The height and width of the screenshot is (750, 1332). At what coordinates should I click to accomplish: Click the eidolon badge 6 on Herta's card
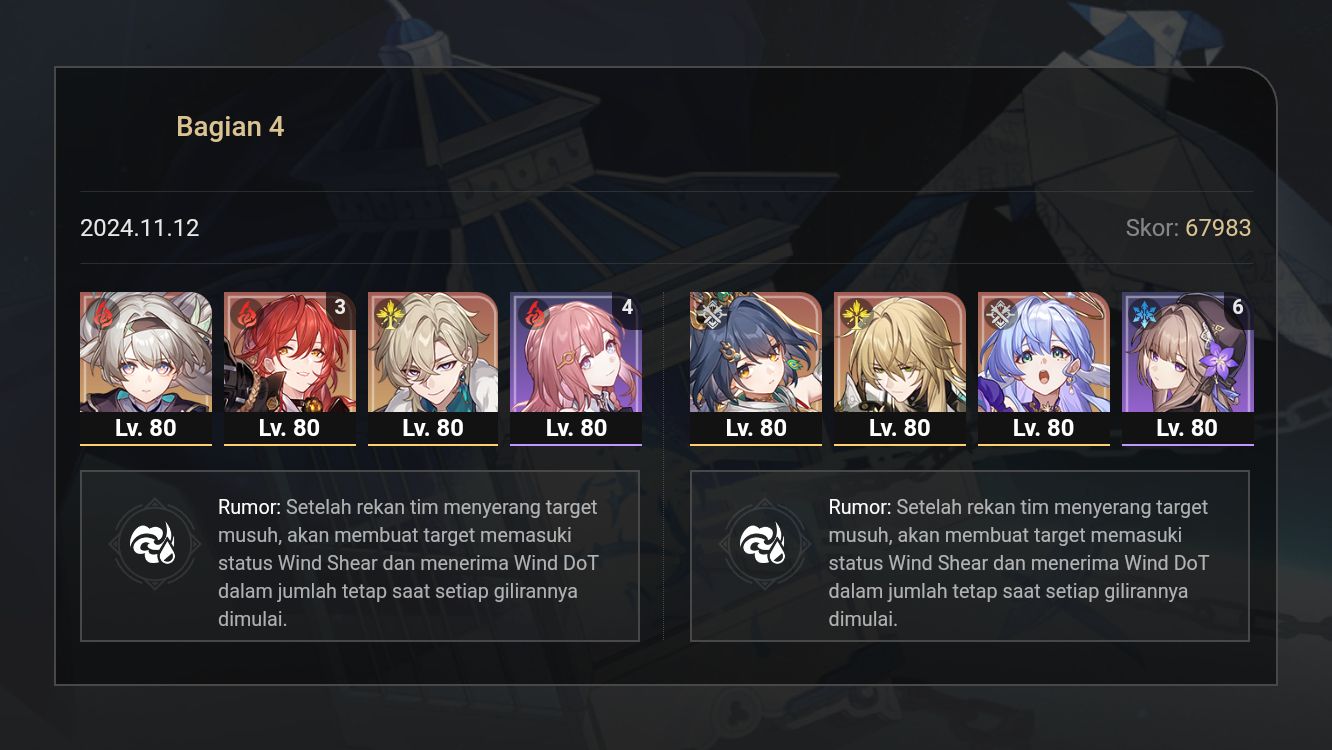pyautogui.click(x=1240, y=307)
